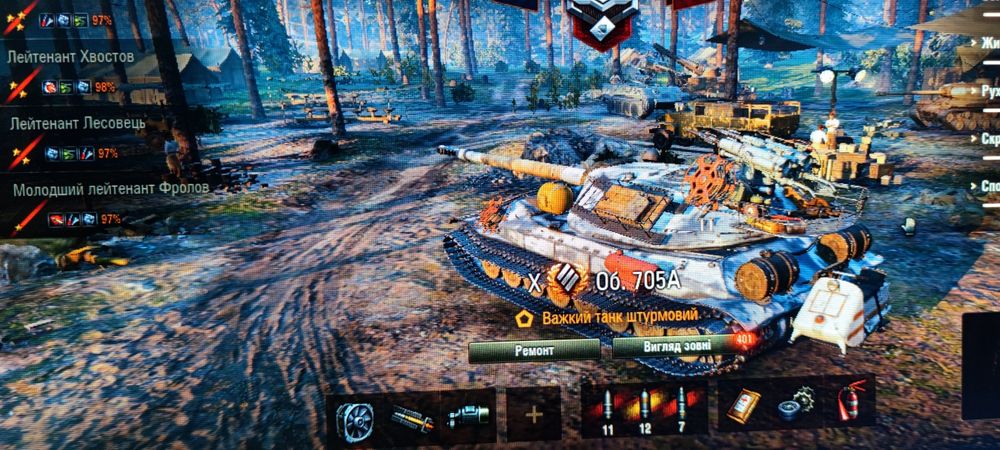Open the repair kit consumable slot
1000x450 pixels.
click(796, 402)
